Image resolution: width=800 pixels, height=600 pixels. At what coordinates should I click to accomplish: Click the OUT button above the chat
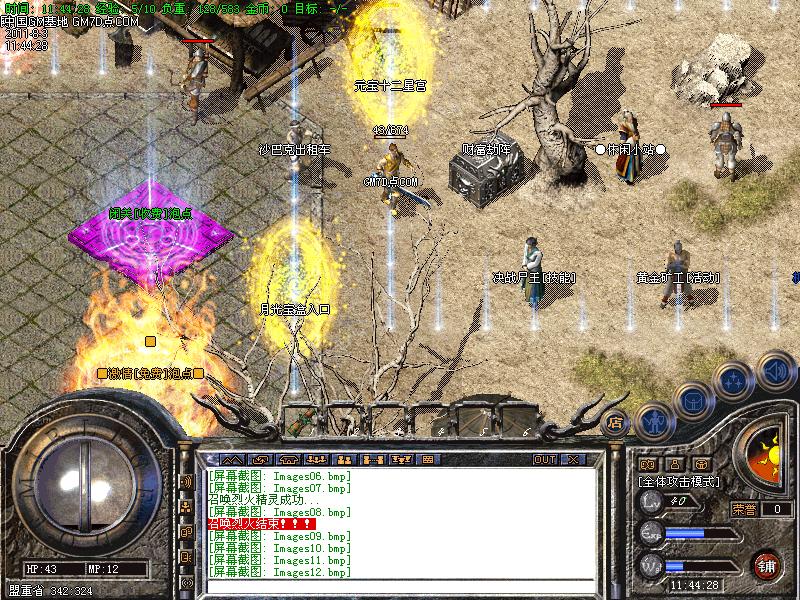coord(545,459)
